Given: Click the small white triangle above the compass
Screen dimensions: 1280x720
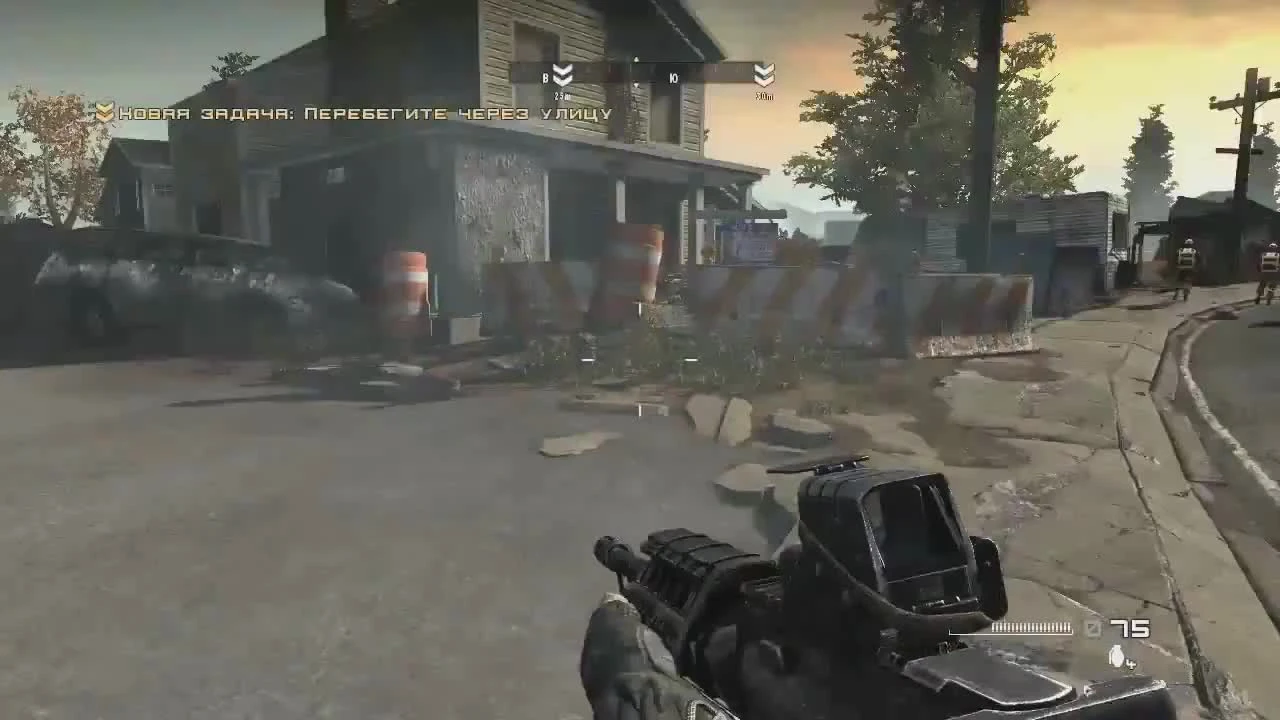Looking at the screenshot, I should point(634,59).
